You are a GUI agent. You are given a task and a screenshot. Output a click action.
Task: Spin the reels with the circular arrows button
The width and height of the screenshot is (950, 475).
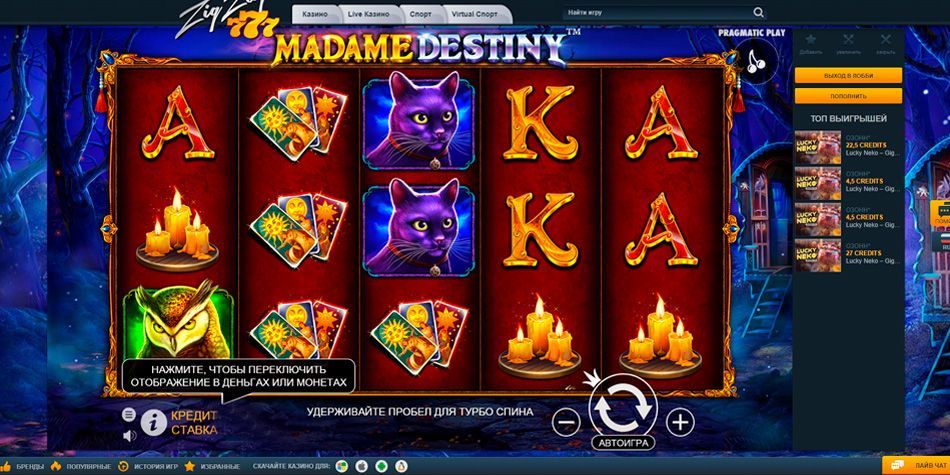coord(623,407)
